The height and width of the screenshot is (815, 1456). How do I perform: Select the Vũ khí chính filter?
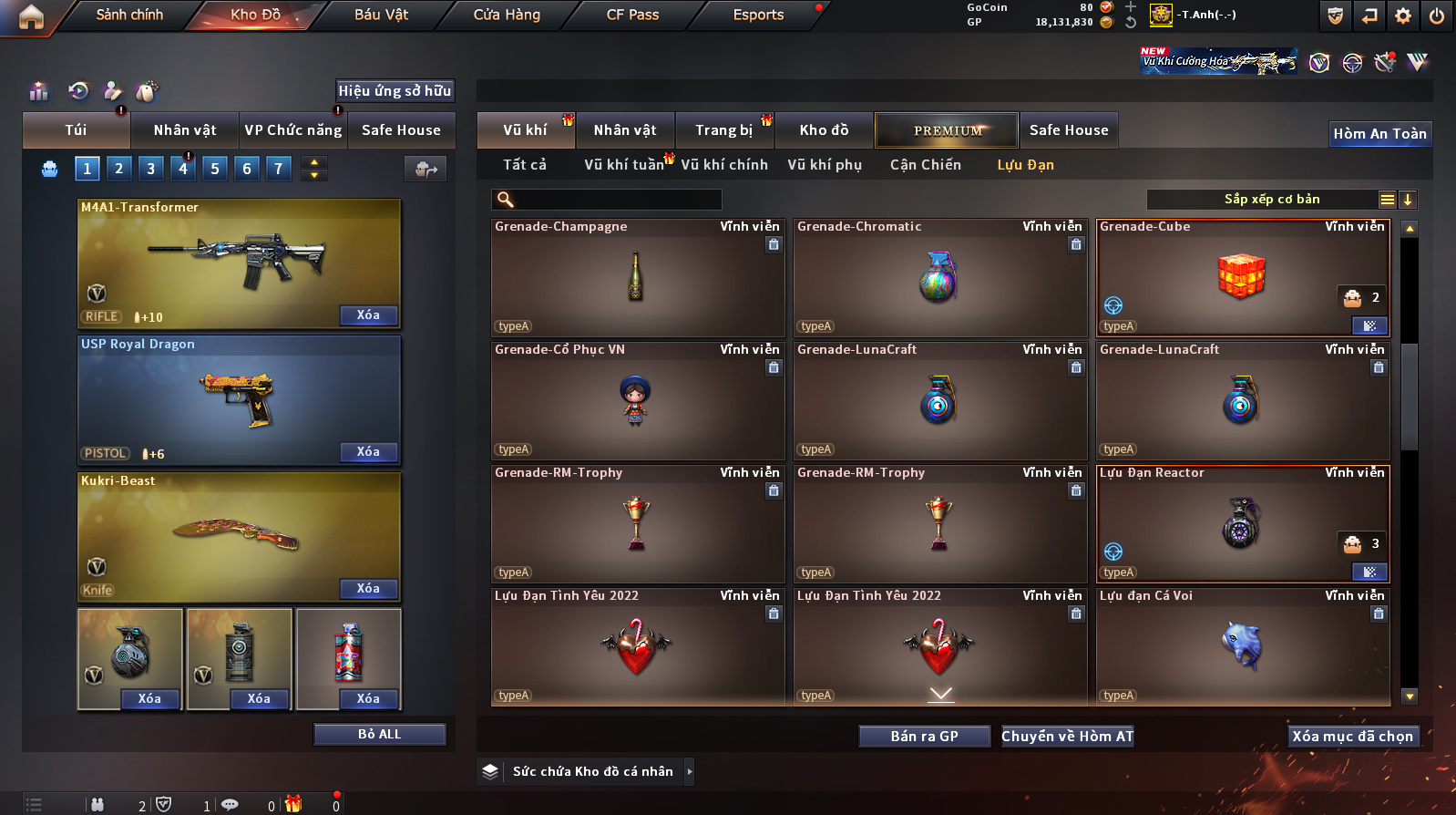point(724,165)
